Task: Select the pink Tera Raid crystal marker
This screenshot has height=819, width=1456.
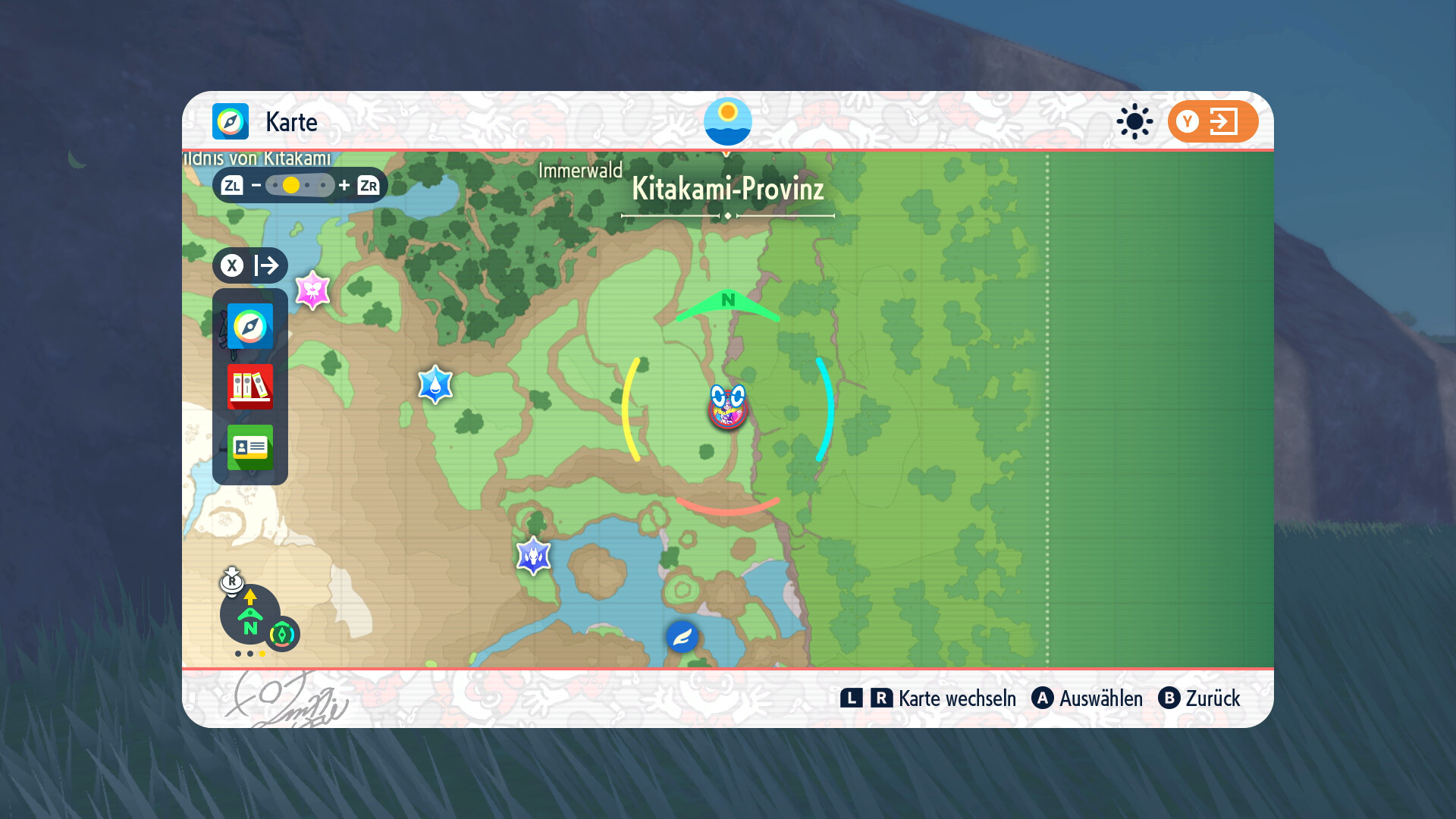Action: (312, 290)
